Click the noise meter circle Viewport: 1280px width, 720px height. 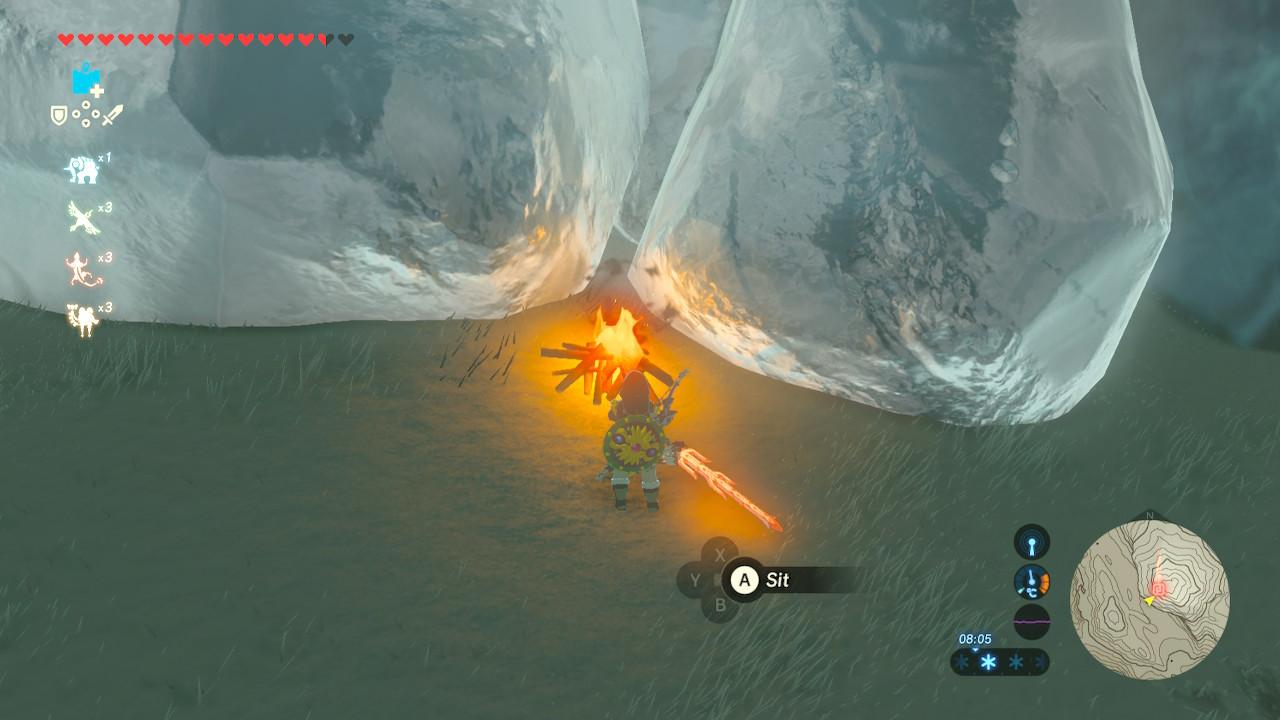pos(1031,621)
